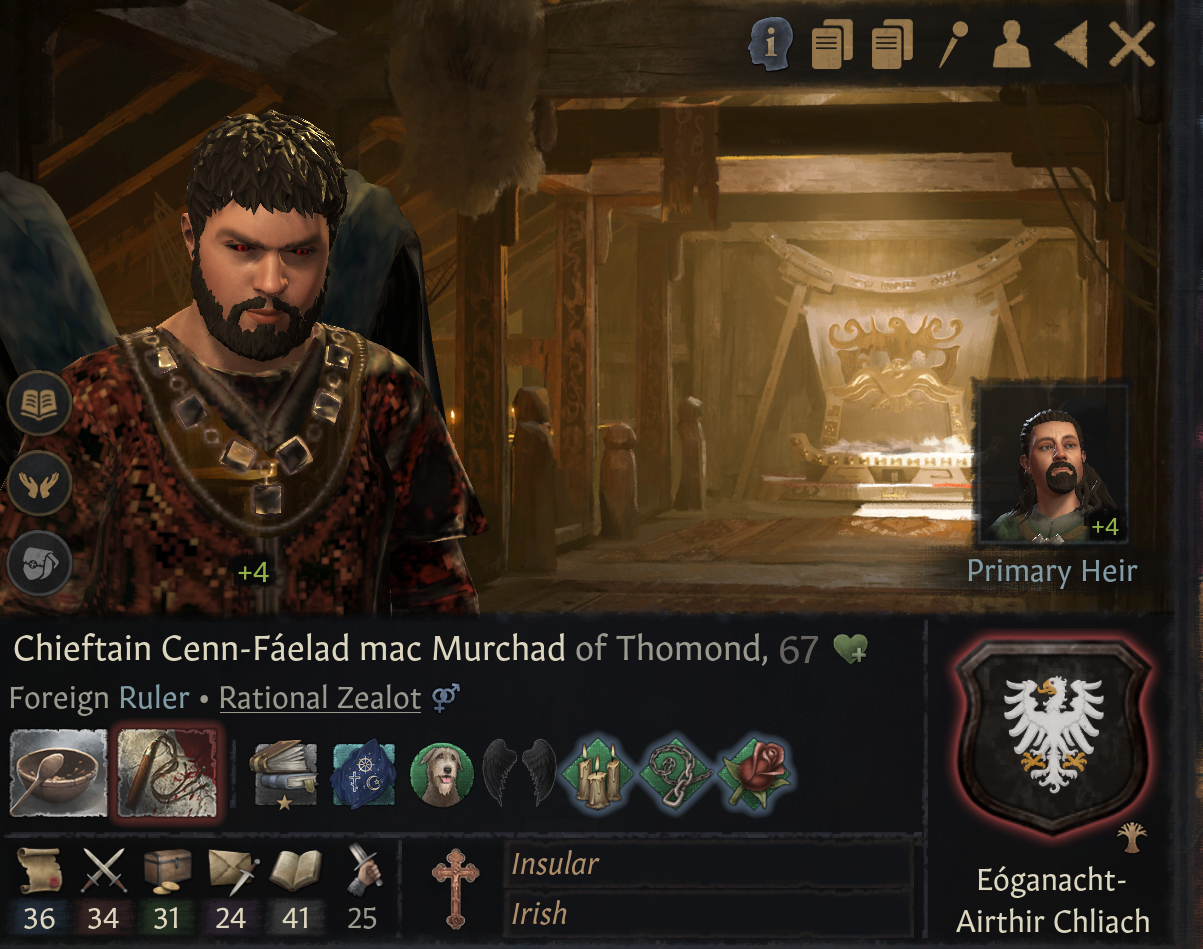Go back using the left arrow button
This screenshot has height=949, width=1203.
point(1072,46)
